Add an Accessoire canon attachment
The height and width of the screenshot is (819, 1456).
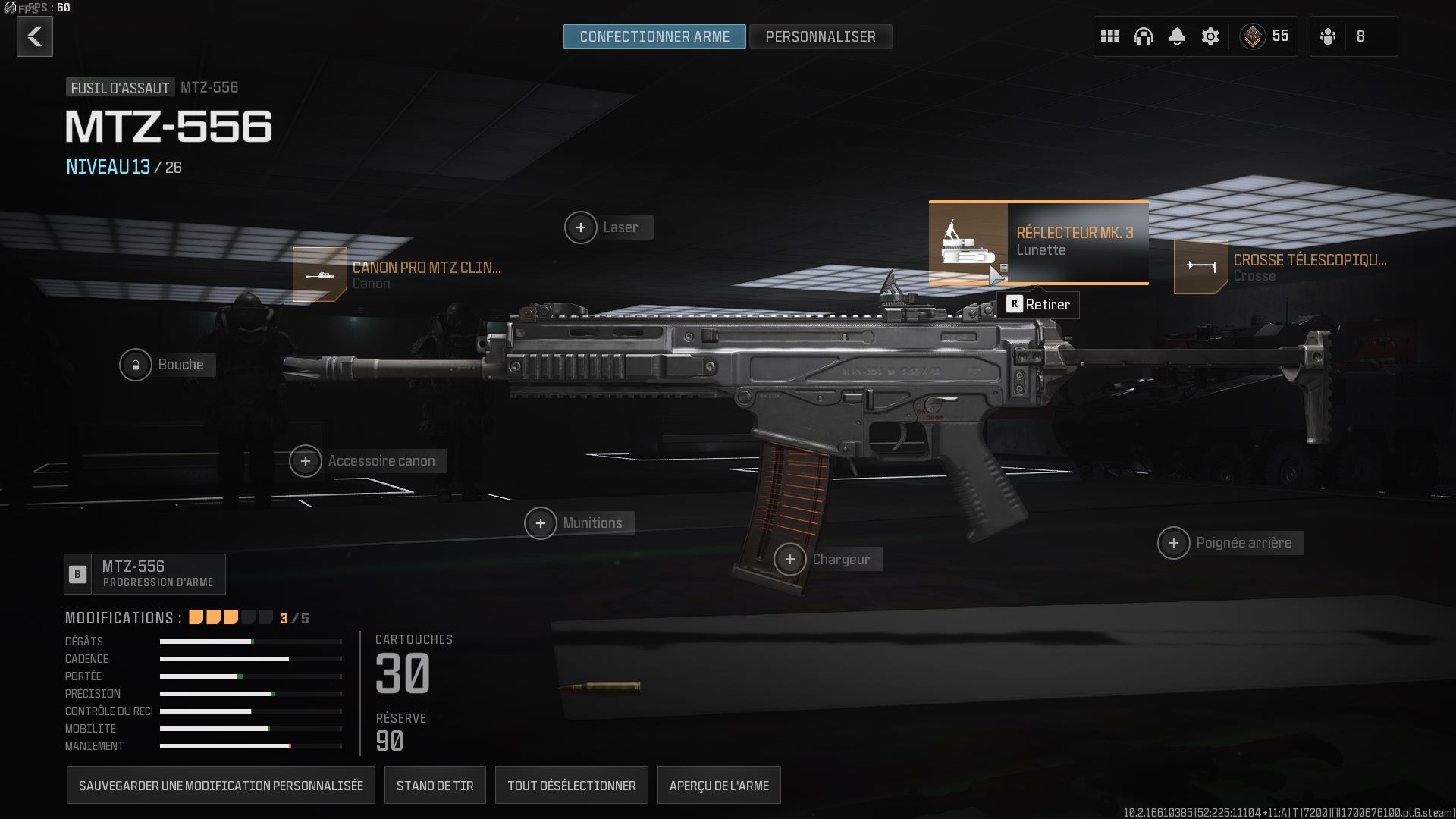306,461
